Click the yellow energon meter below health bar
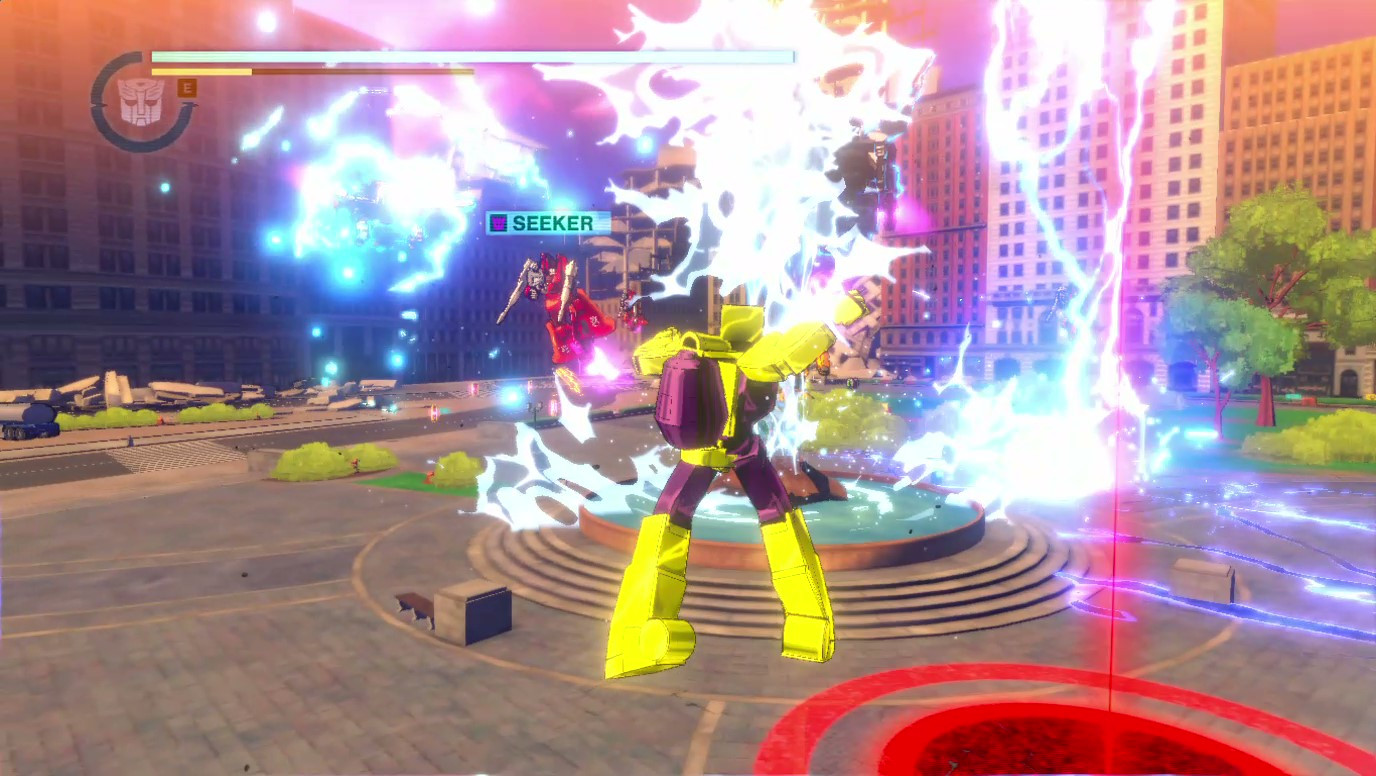The width and height of the screenshot is (1376, 776). (x=200, y=73)
